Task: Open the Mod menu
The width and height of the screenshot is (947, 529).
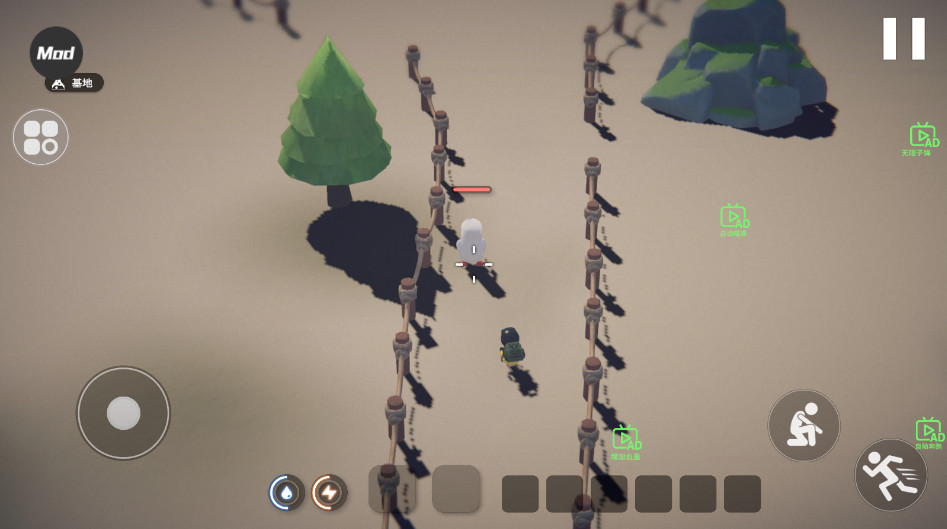Action: point(56,53)
